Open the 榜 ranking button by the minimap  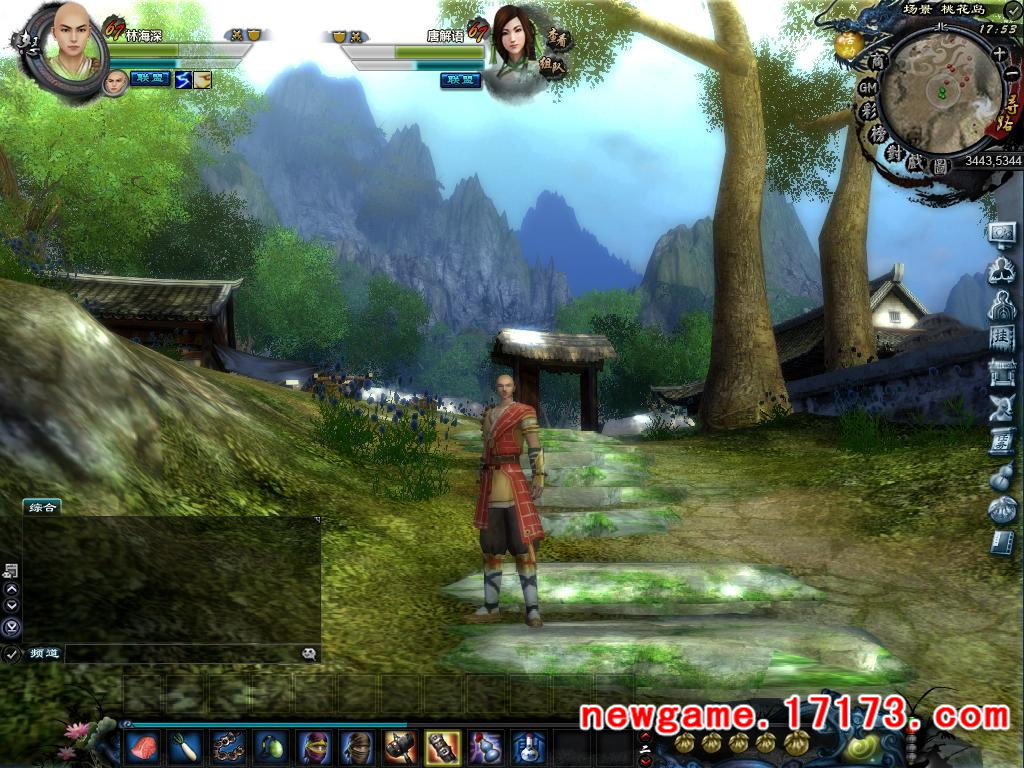pos(878,134)
